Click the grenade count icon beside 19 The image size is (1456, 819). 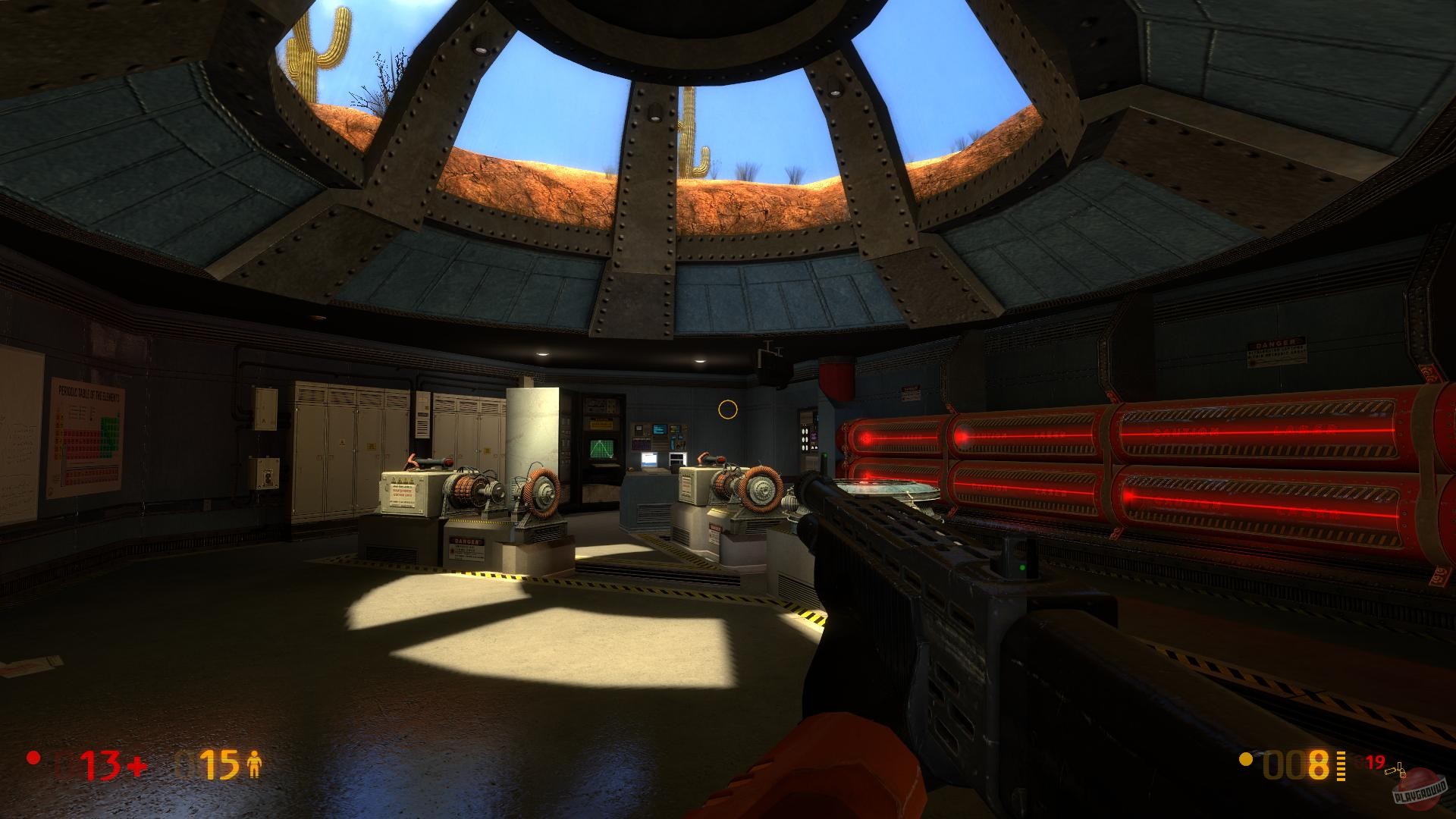tap(1395, 771)
